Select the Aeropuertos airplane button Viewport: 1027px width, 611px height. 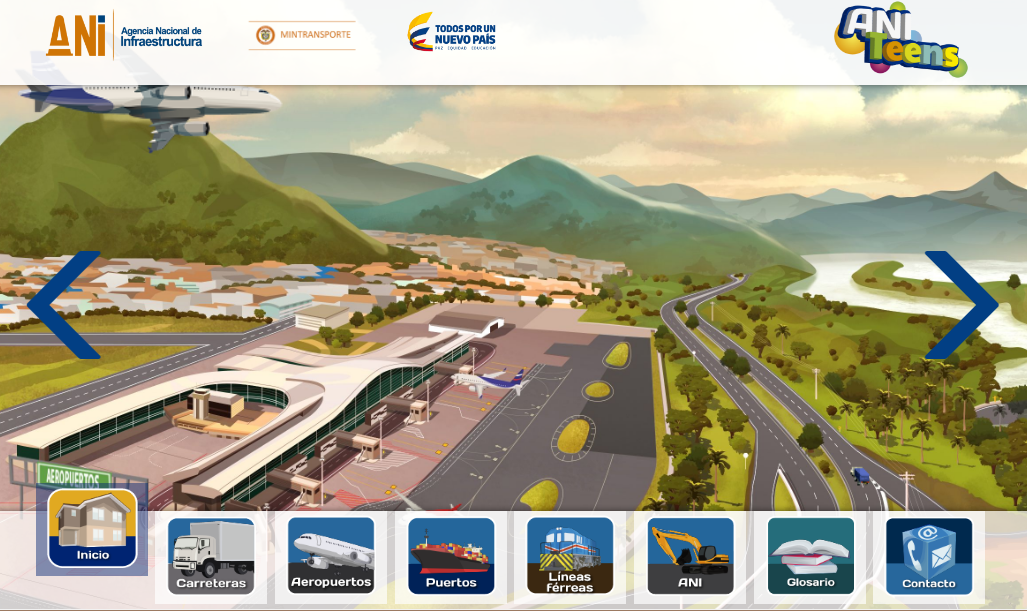click(x=331, y=556)
